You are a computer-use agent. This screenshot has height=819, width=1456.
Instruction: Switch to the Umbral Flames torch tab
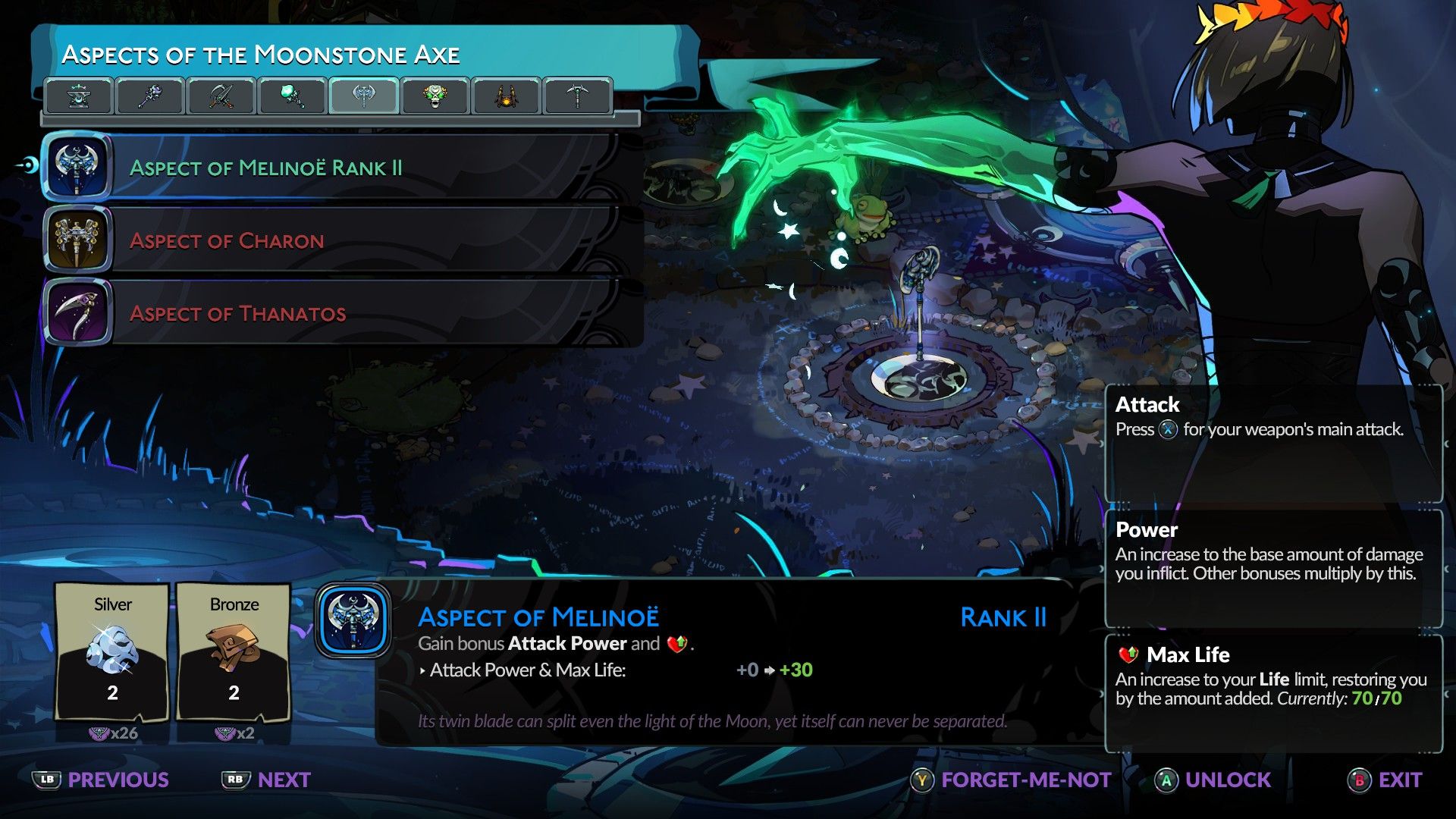[x=293, y=96]
